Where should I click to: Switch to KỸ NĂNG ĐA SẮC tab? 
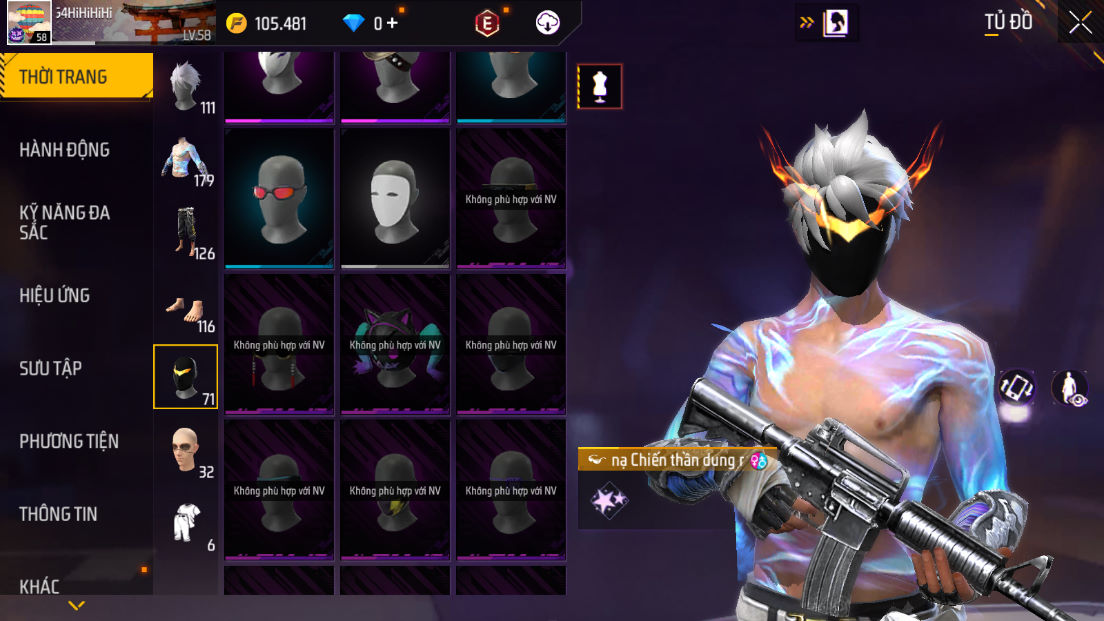65,222
